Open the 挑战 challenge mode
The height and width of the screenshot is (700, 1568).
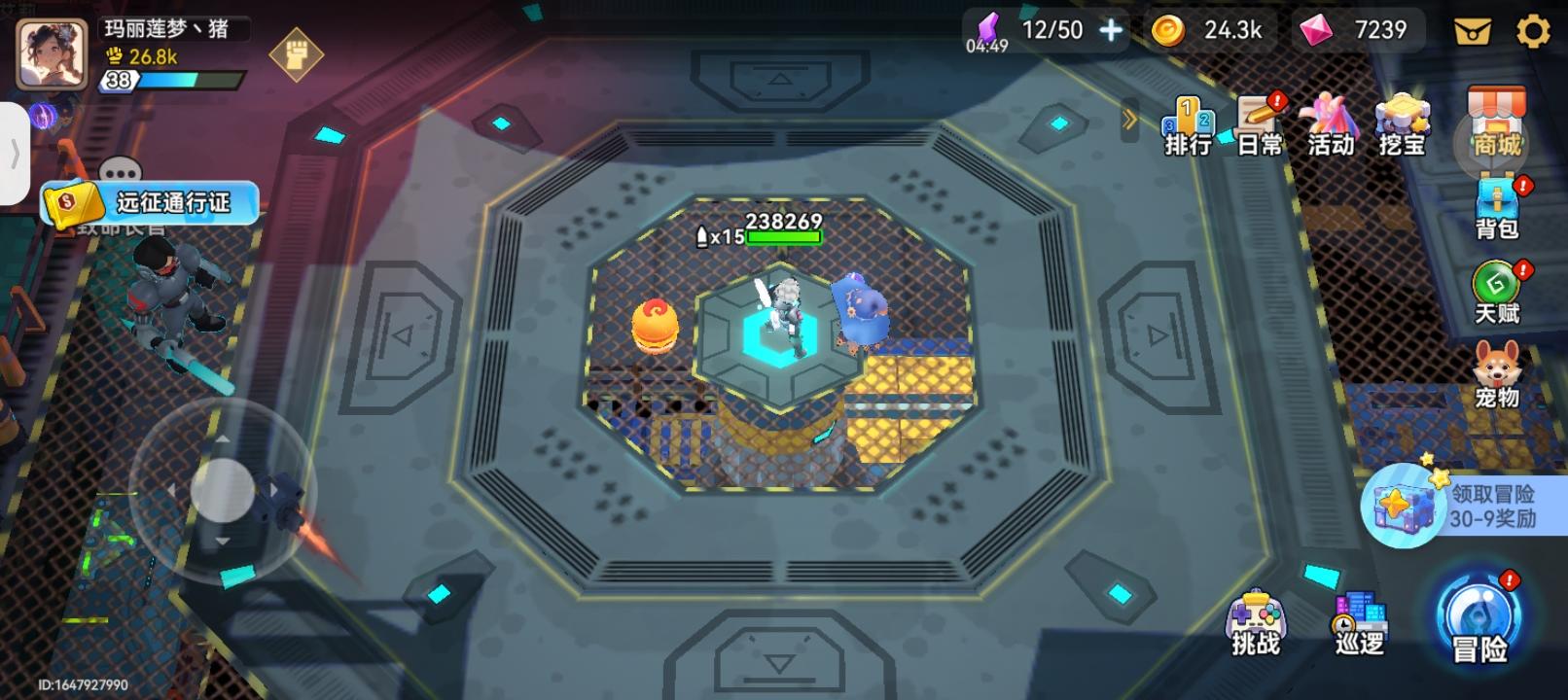point(1256,622)
